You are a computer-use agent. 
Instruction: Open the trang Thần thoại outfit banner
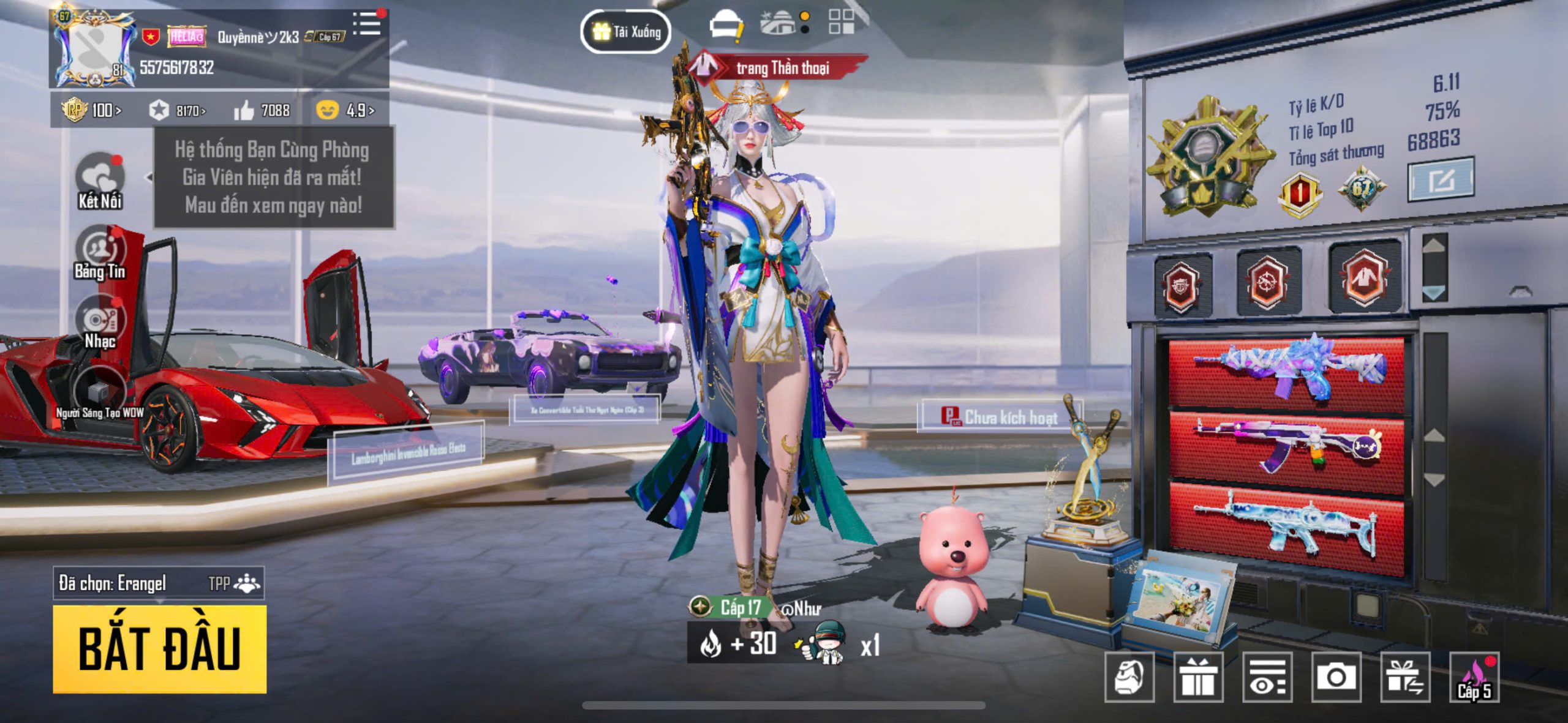pyautogui.click(x=779, y=67)
